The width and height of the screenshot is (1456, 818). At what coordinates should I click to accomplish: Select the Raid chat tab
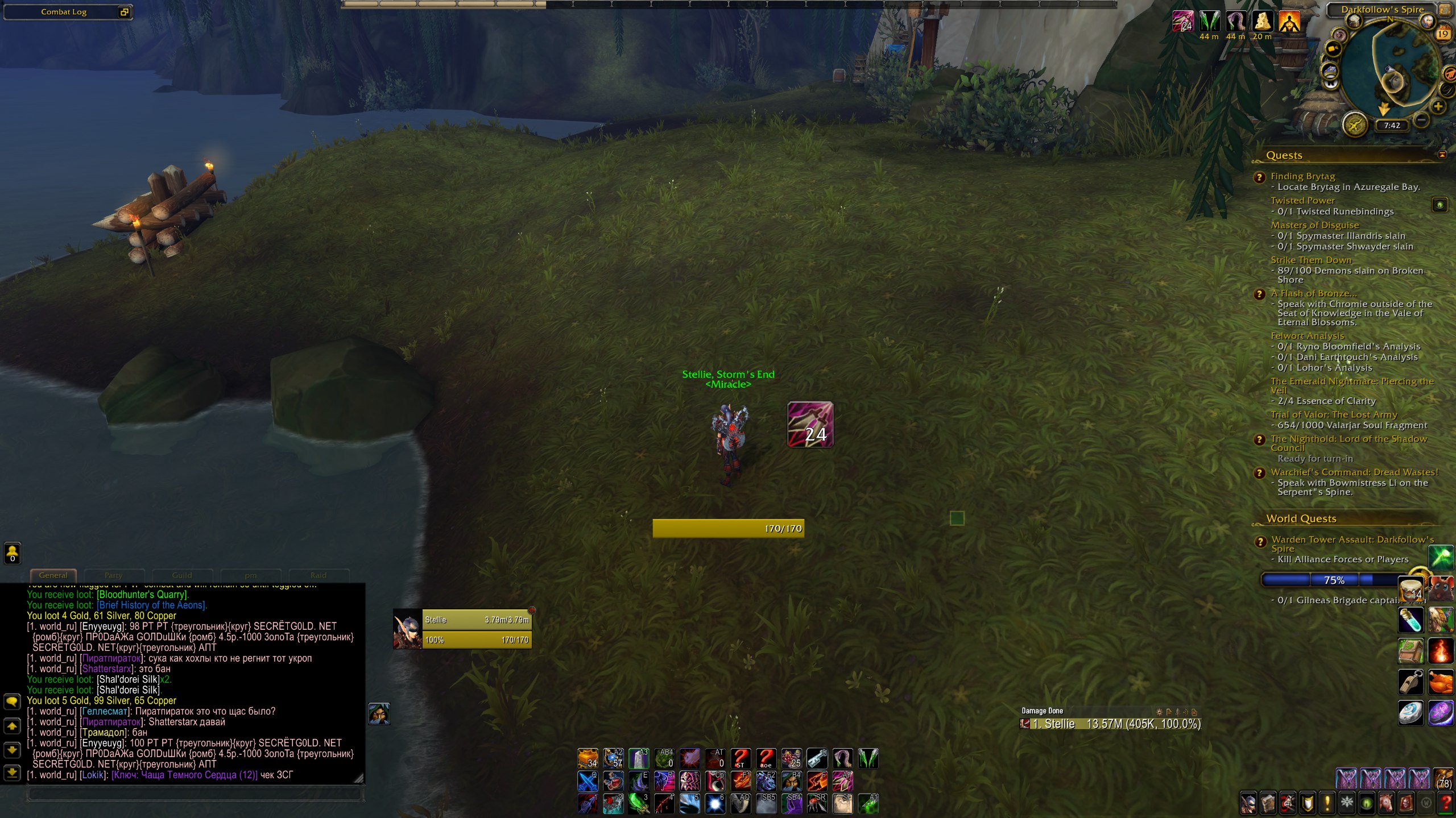(318, 575)
